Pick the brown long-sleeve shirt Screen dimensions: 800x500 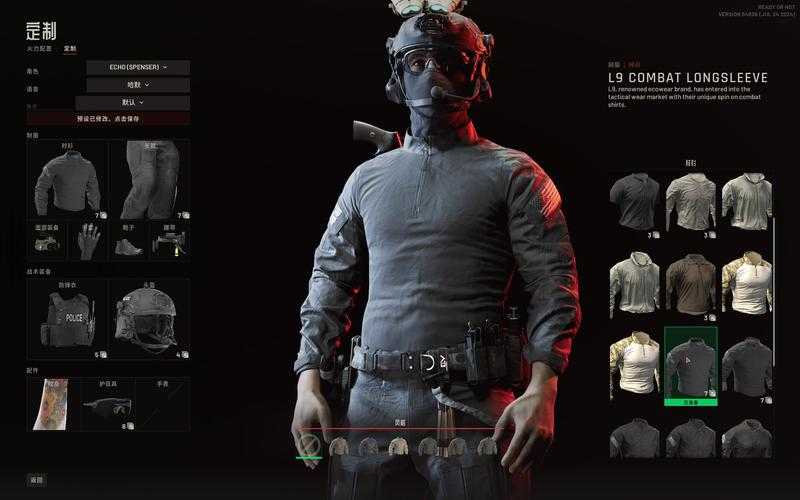point(691,283)
